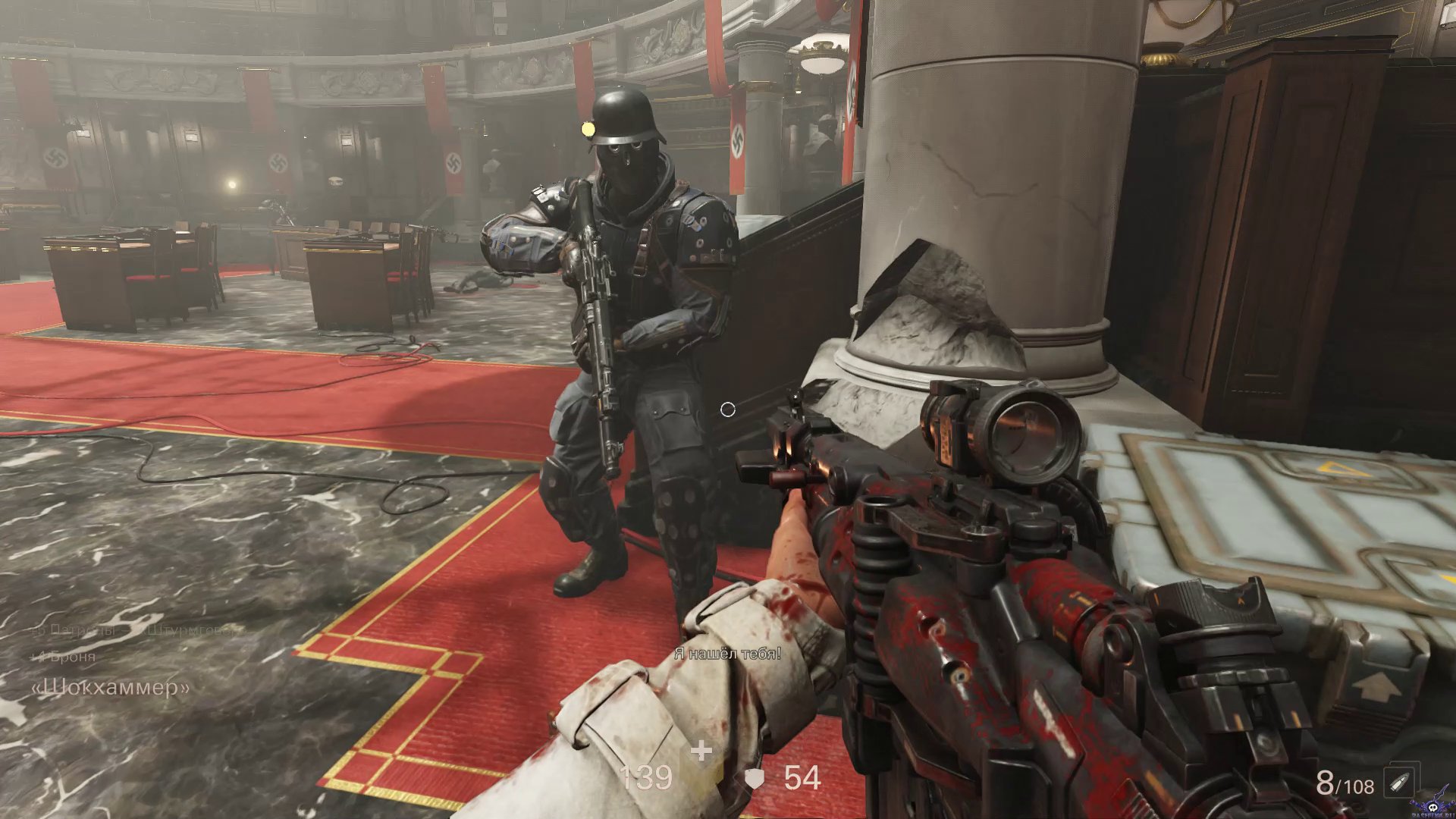
Task: Click the health cross icon
Action: tap(701, 752)
